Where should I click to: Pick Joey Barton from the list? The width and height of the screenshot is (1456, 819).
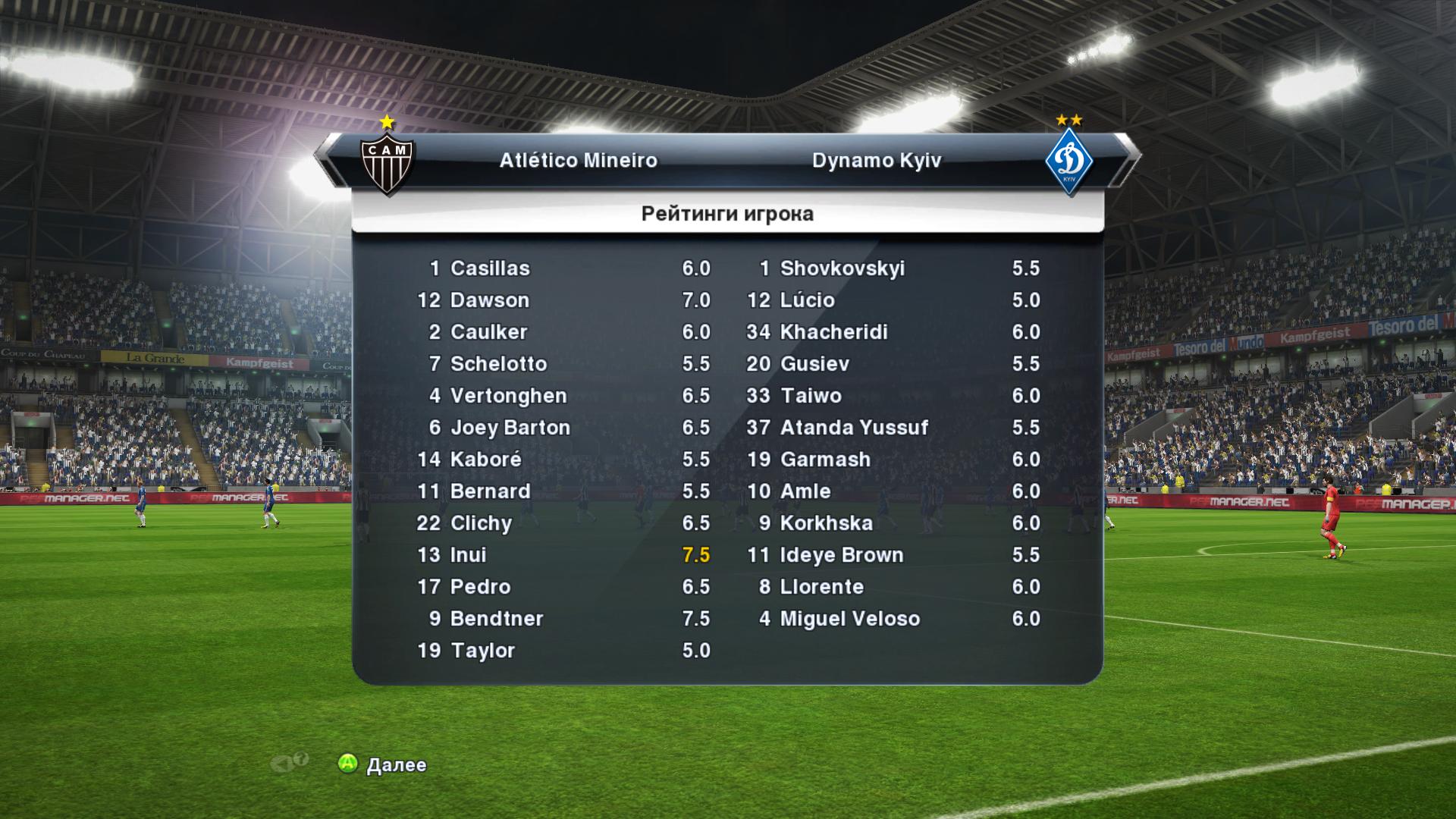[x=563, y=428]
